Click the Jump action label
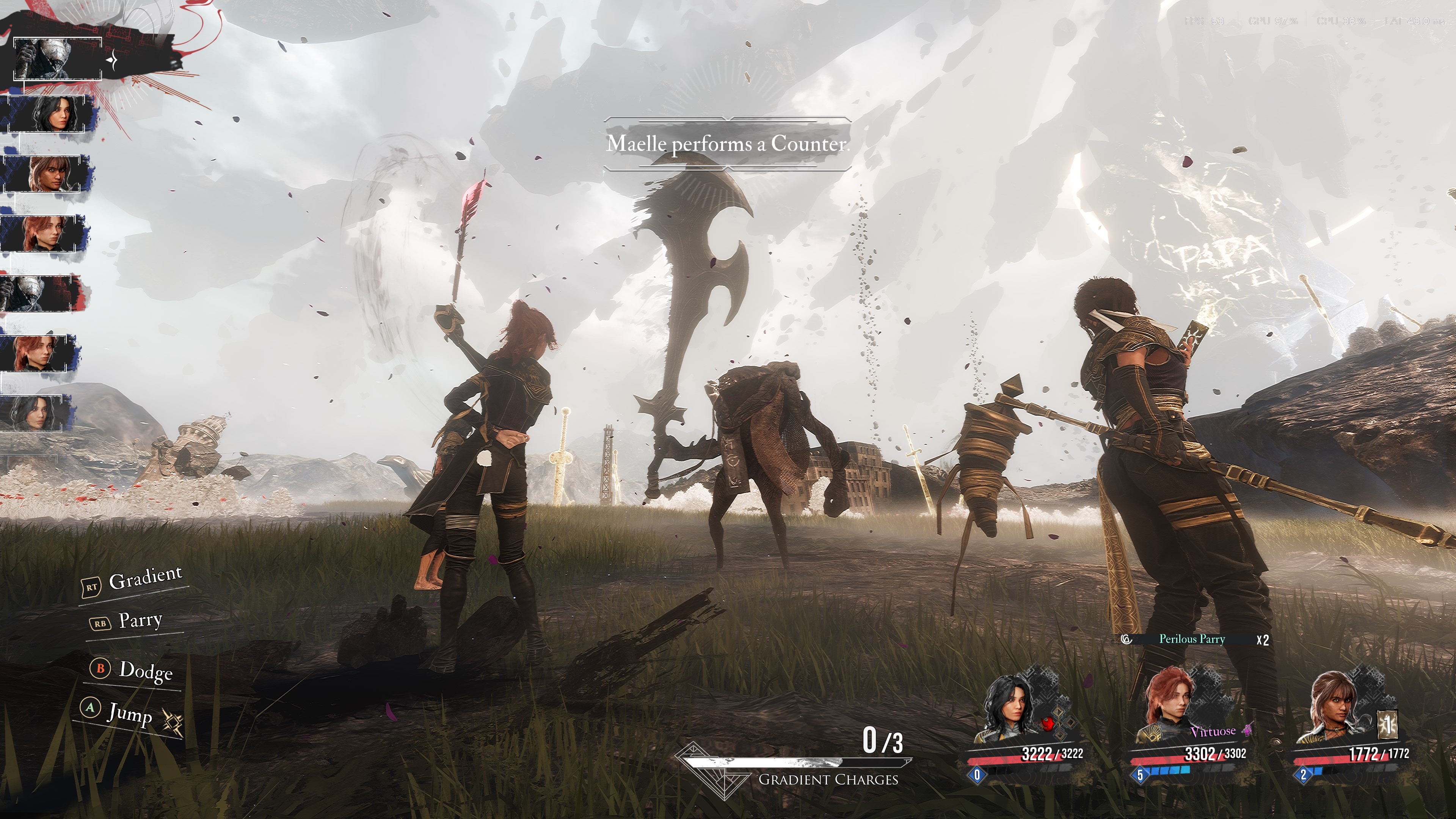Image resolution: width=1456 pixels, height=819 pixels. click(129, 713)
